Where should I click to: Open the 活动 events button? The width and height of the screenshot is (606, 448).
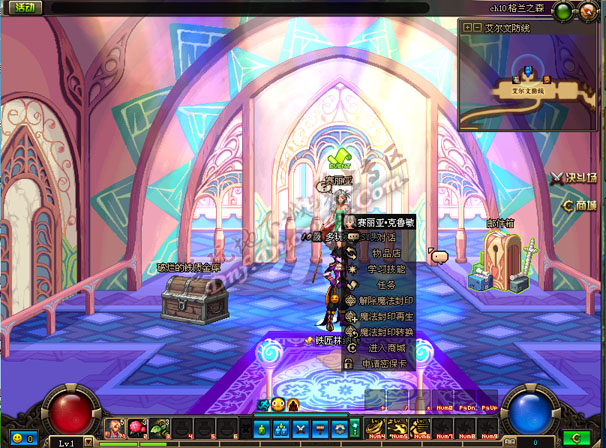coord(20,7)
